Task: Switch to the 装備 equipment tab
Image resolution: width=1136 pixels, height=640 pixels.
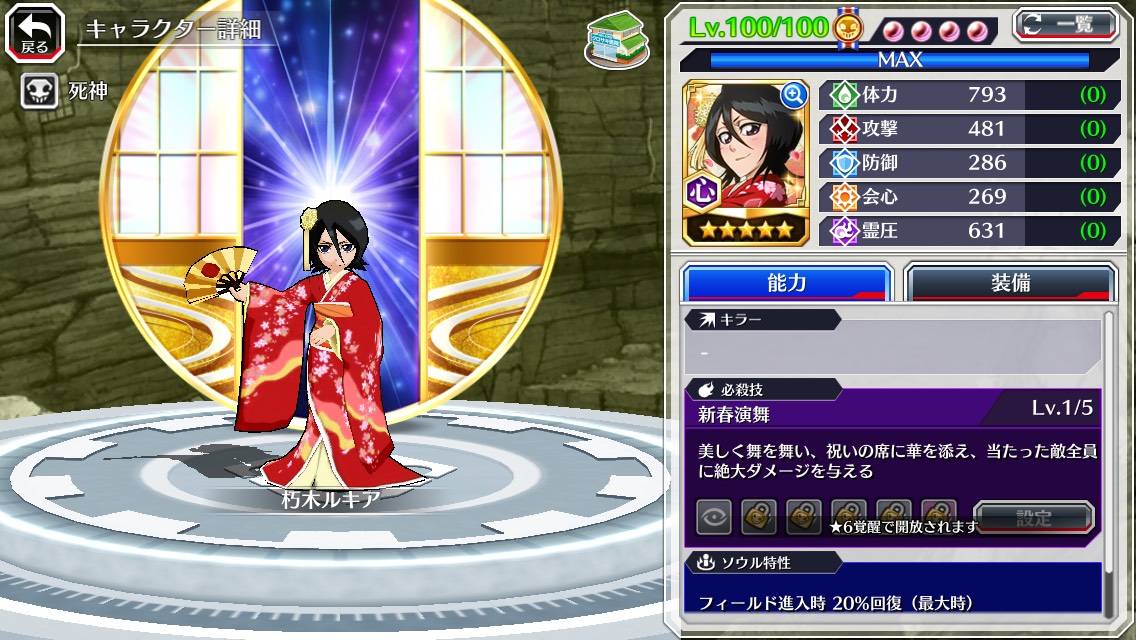Action: tap(1009, 283)
